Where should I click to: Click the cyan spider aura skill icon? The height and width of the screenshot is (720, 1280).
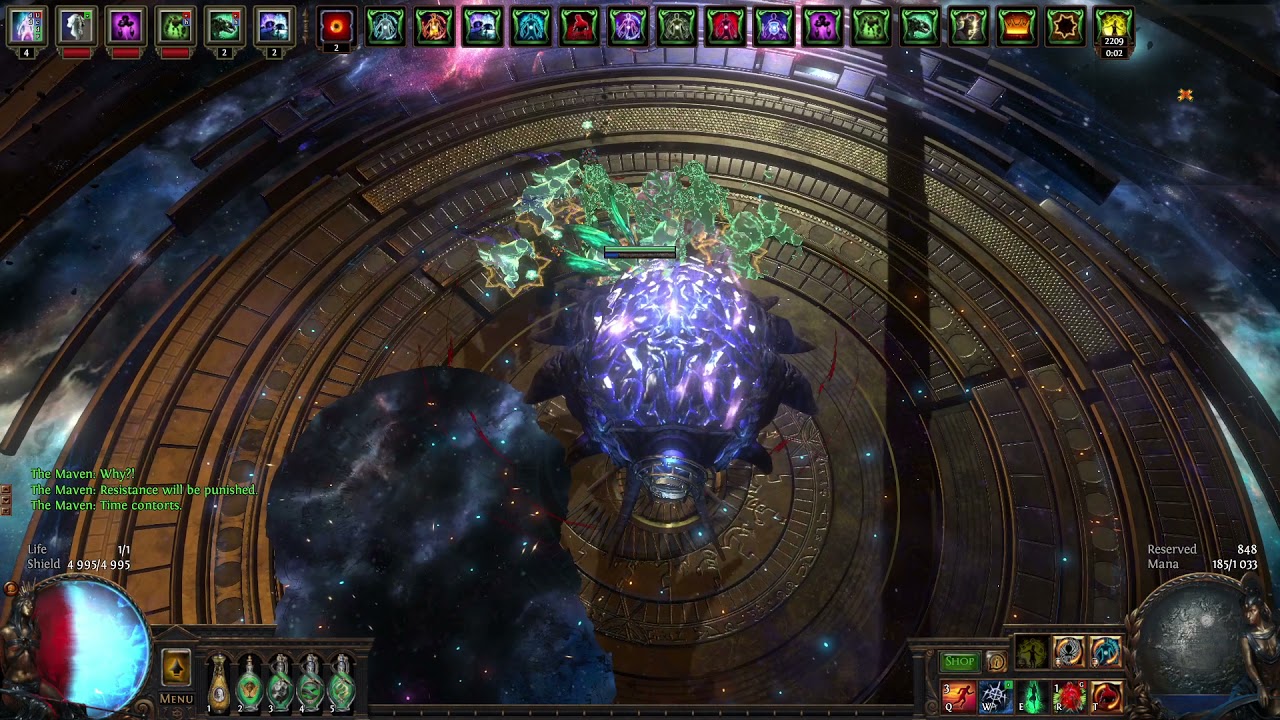(x=1106, y=652)
